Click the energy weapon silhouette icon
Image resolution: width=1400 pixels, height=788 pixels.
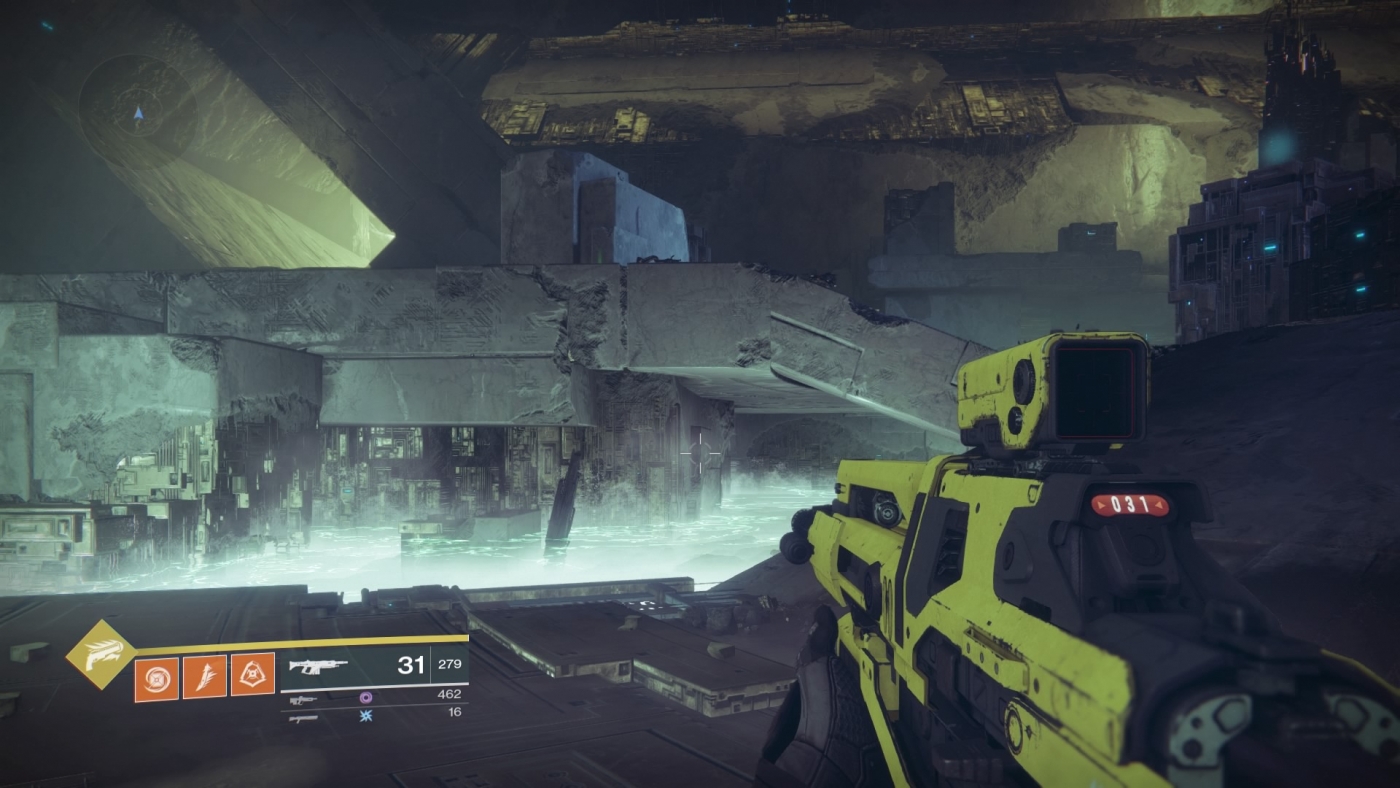pos(304,700)
